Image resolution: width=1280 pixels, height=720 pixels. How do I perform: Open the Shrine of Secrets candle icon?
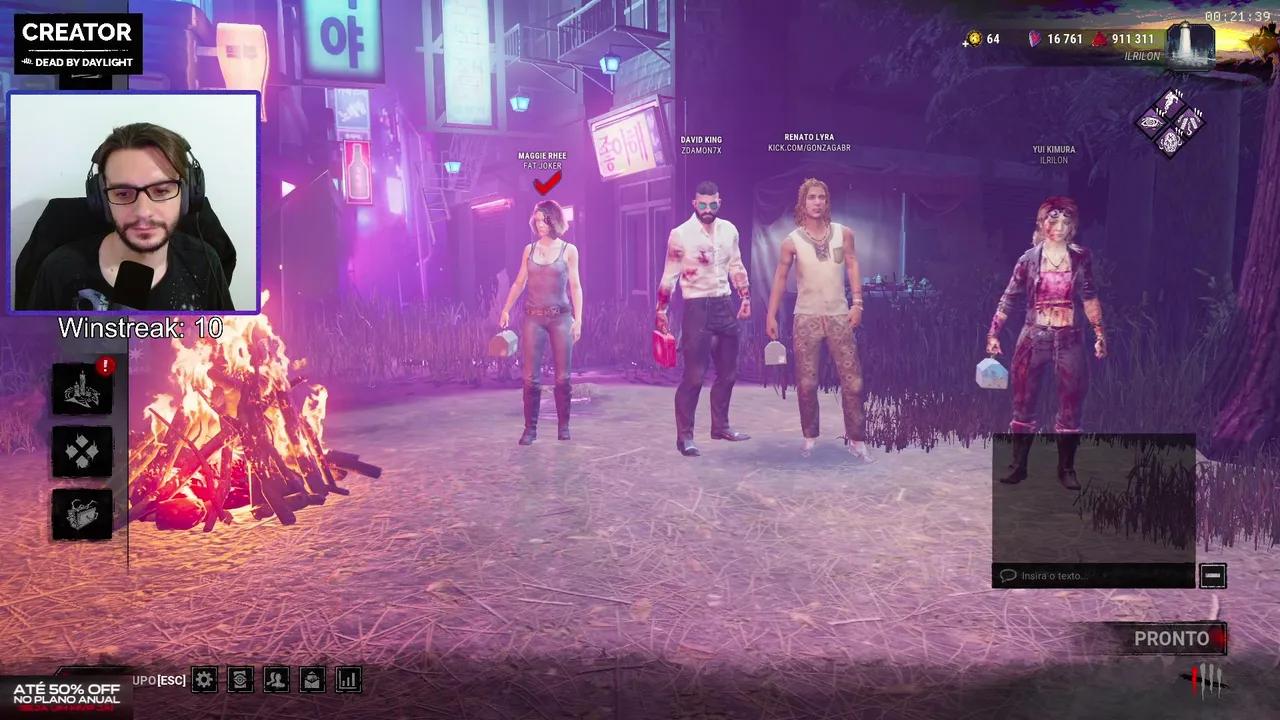point(81,390)
